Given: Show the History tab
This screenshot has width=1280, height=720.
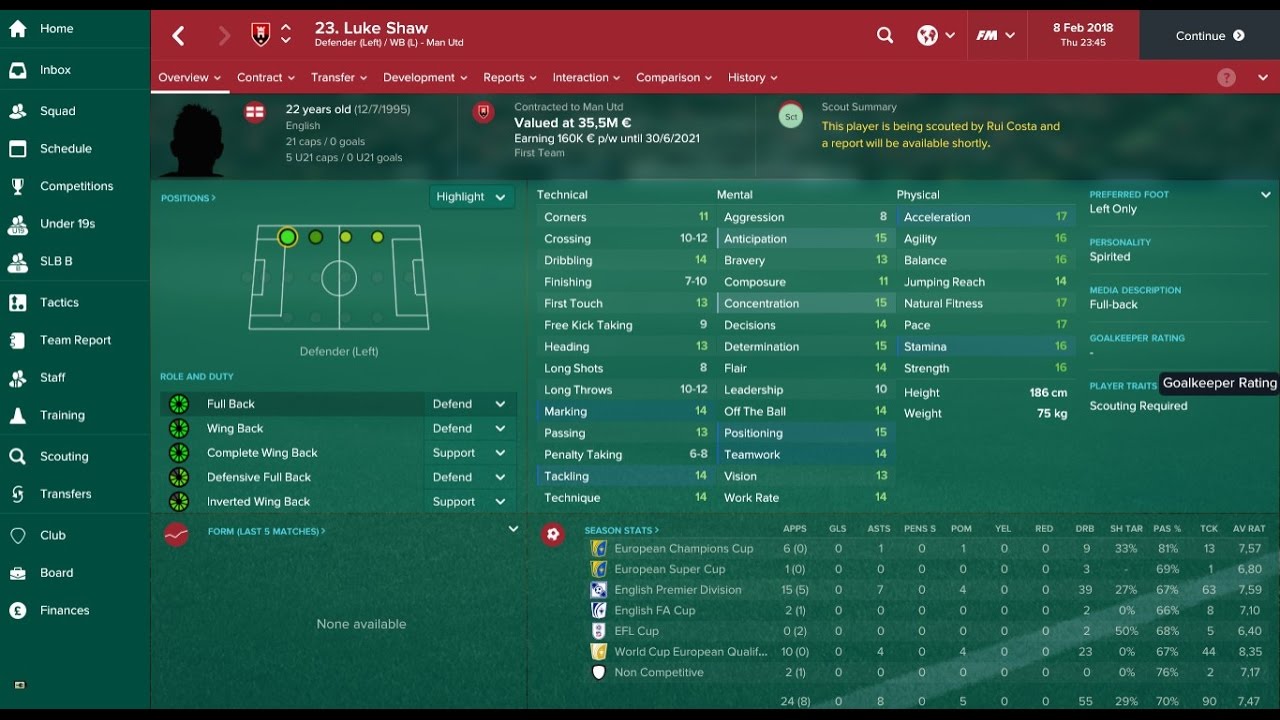Looking at the screenshot, I should 752,78.
